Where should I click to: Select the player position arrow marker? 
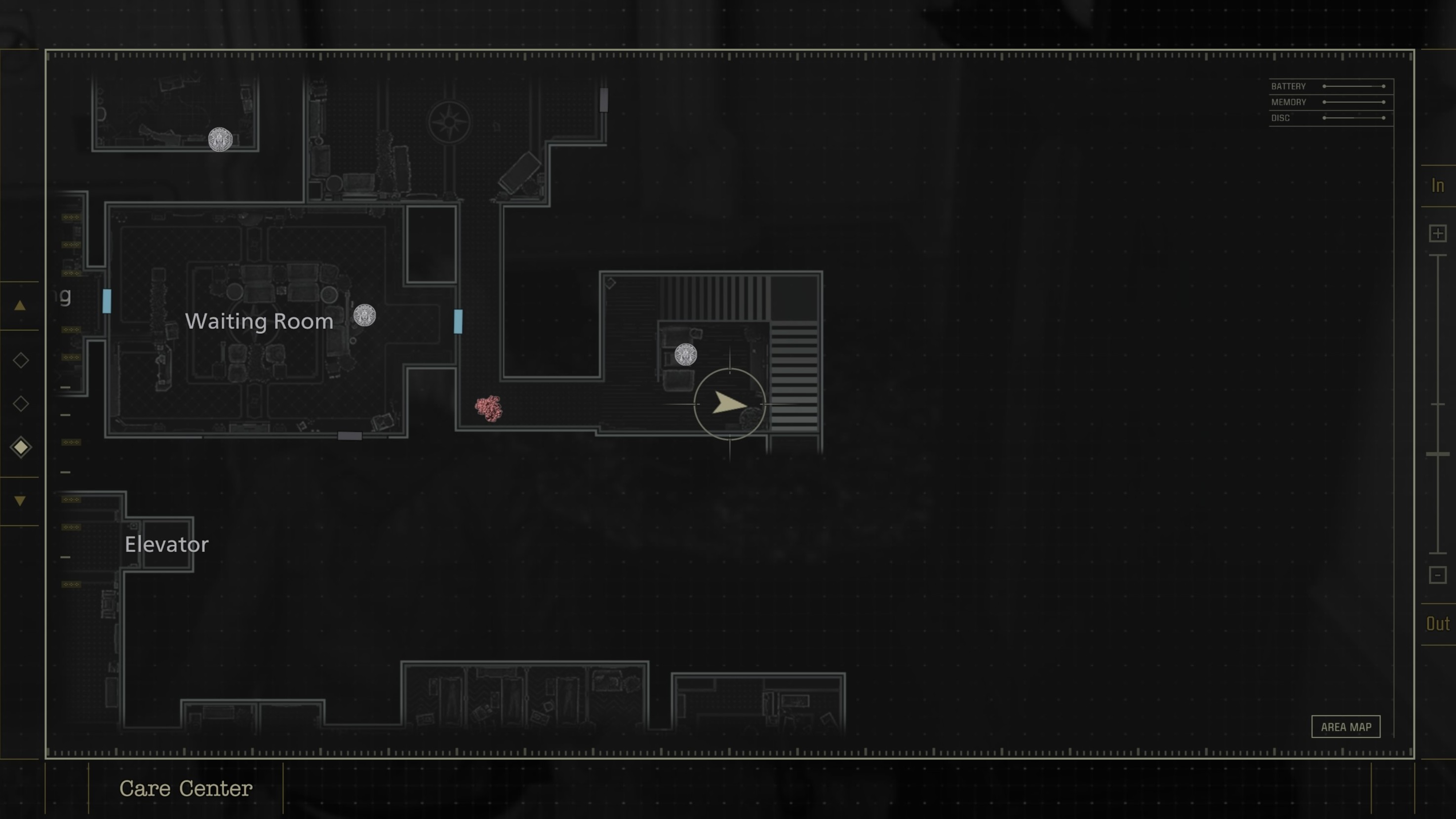coord(730,405)
